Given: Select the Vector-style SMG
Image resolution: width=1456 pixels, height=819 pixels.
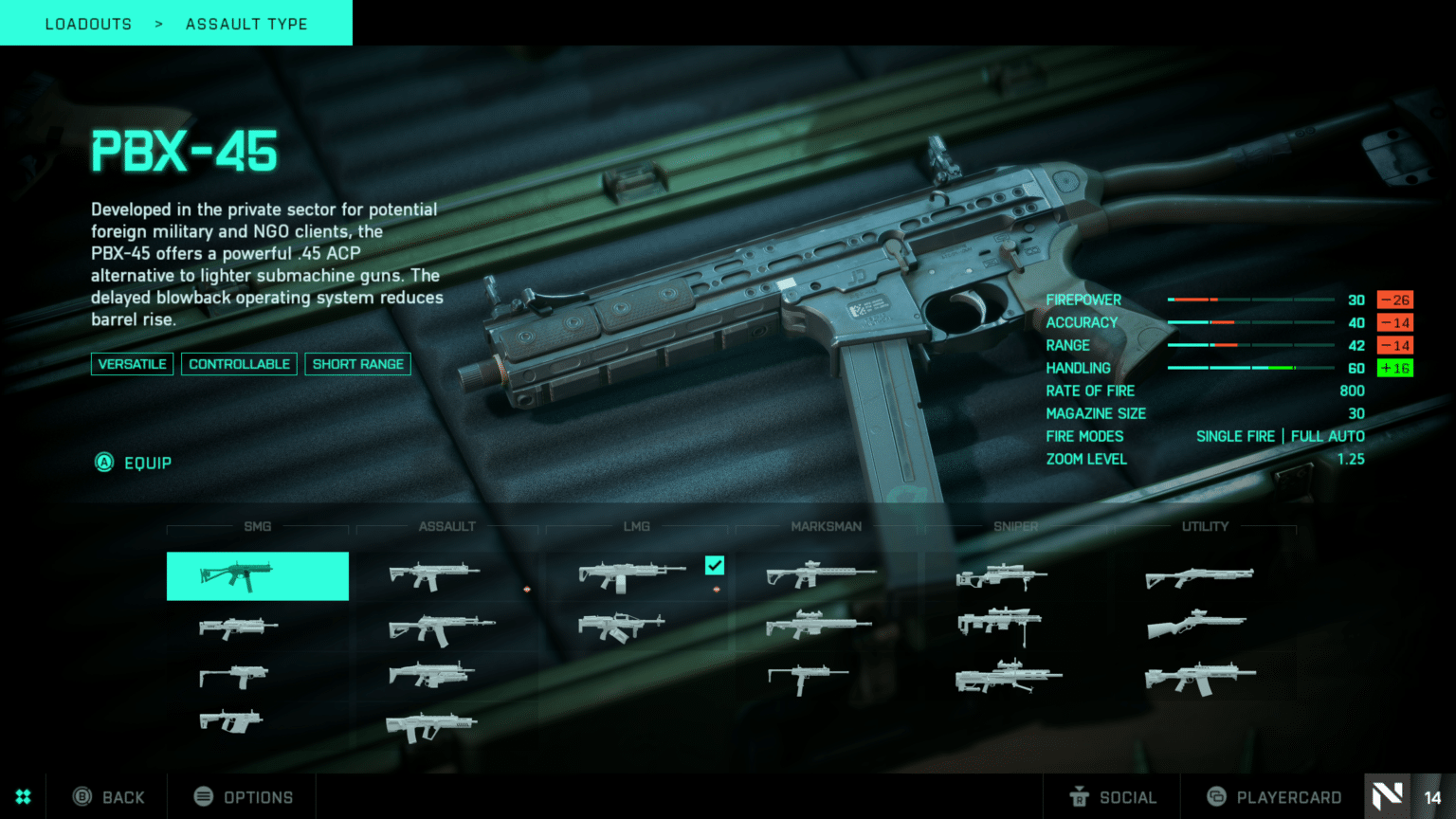Looking at the screenshot, I should click(x=230, y=722).
